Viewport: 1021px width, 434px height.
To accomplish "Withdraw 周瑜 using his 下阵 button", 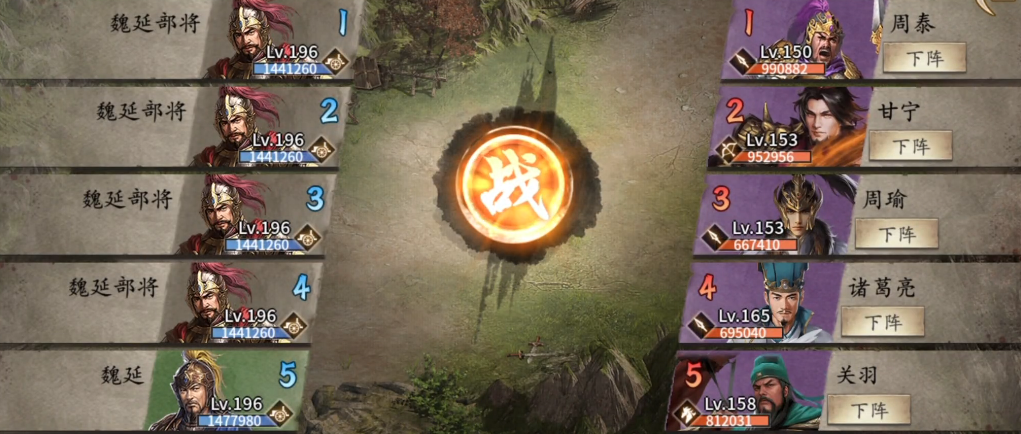I will [x=895, y=233].
